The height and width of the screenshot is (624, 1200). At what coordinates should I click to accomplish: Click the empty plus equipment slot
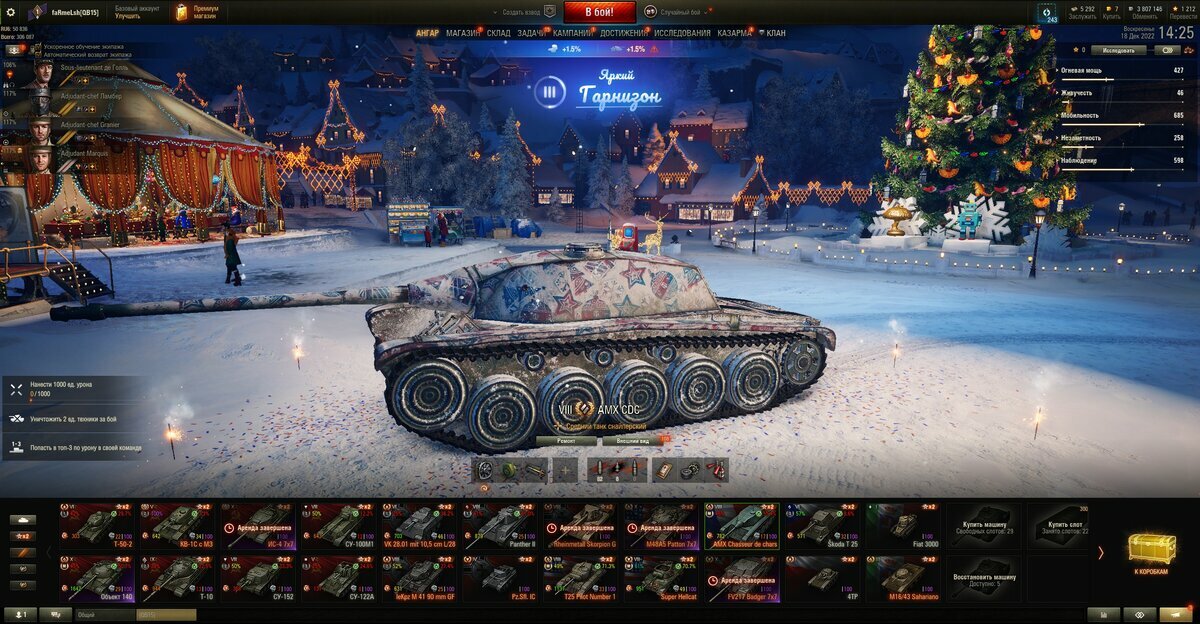[565, 470]
